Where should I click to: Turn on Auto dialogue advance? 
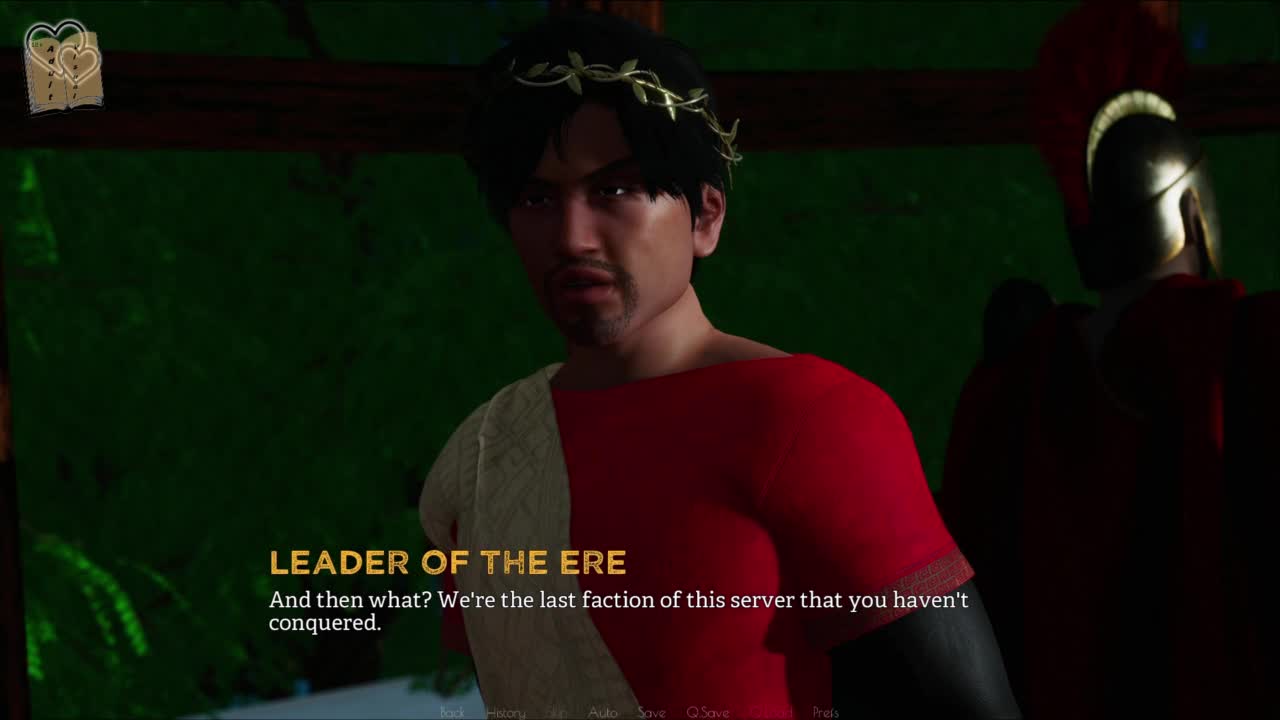(602, 712)
